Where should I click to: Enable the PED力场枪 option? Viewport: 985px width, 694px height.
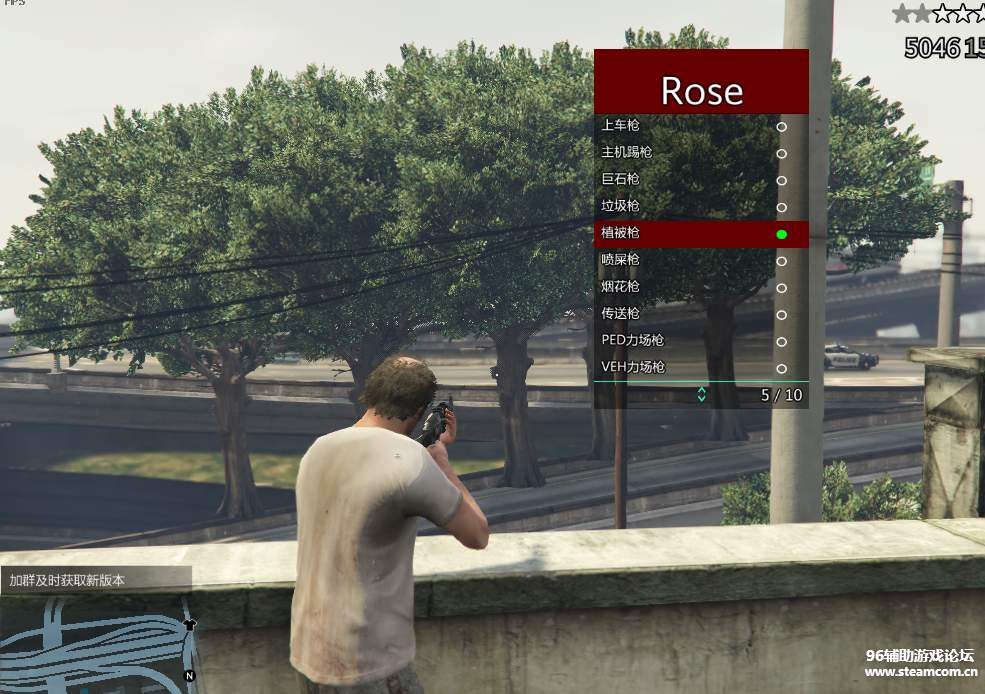[x=700, y=341]
